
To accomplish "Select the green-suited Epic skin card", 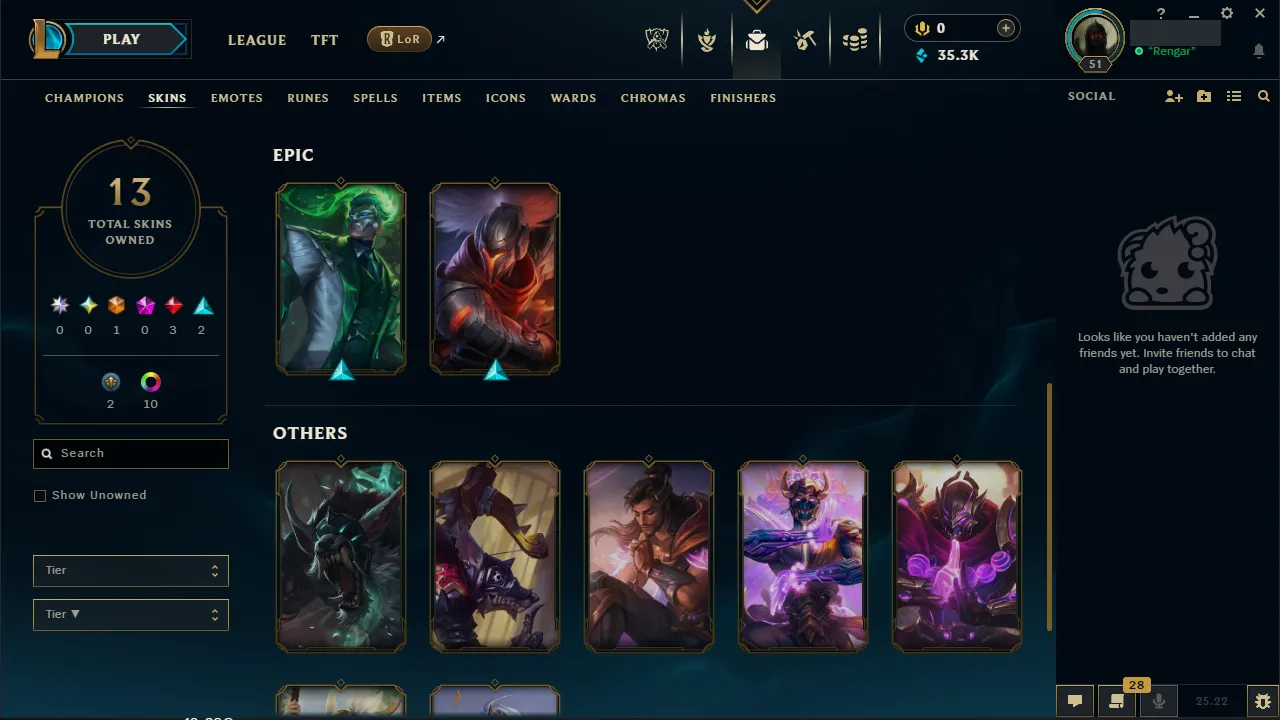I will coord(341,278).
